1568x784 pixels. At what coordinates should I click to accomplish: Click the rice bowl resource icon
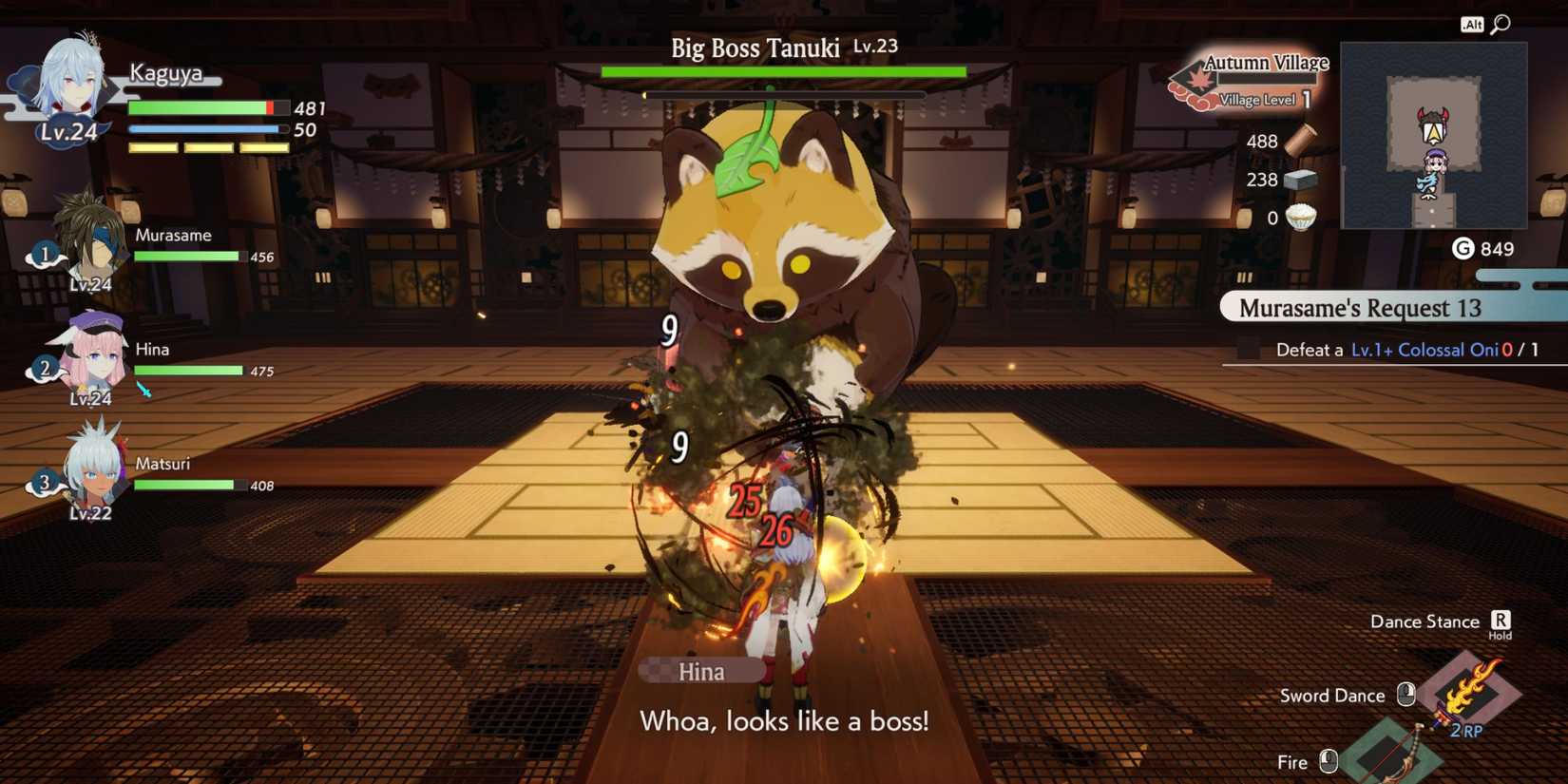pyautogui.click(x=1301, y=218)
